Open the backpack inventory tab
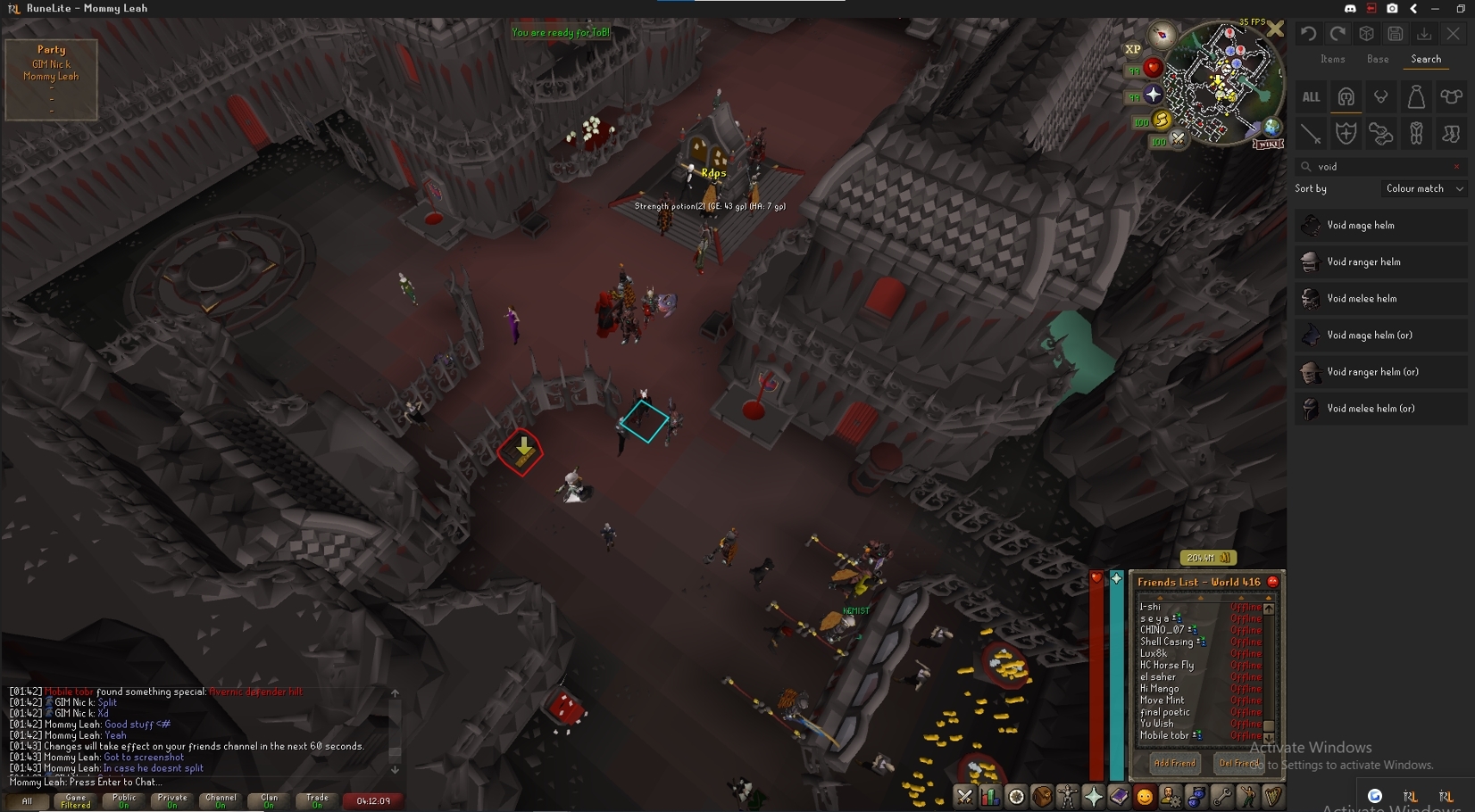1475x812 pixels. click(1041, 797)
